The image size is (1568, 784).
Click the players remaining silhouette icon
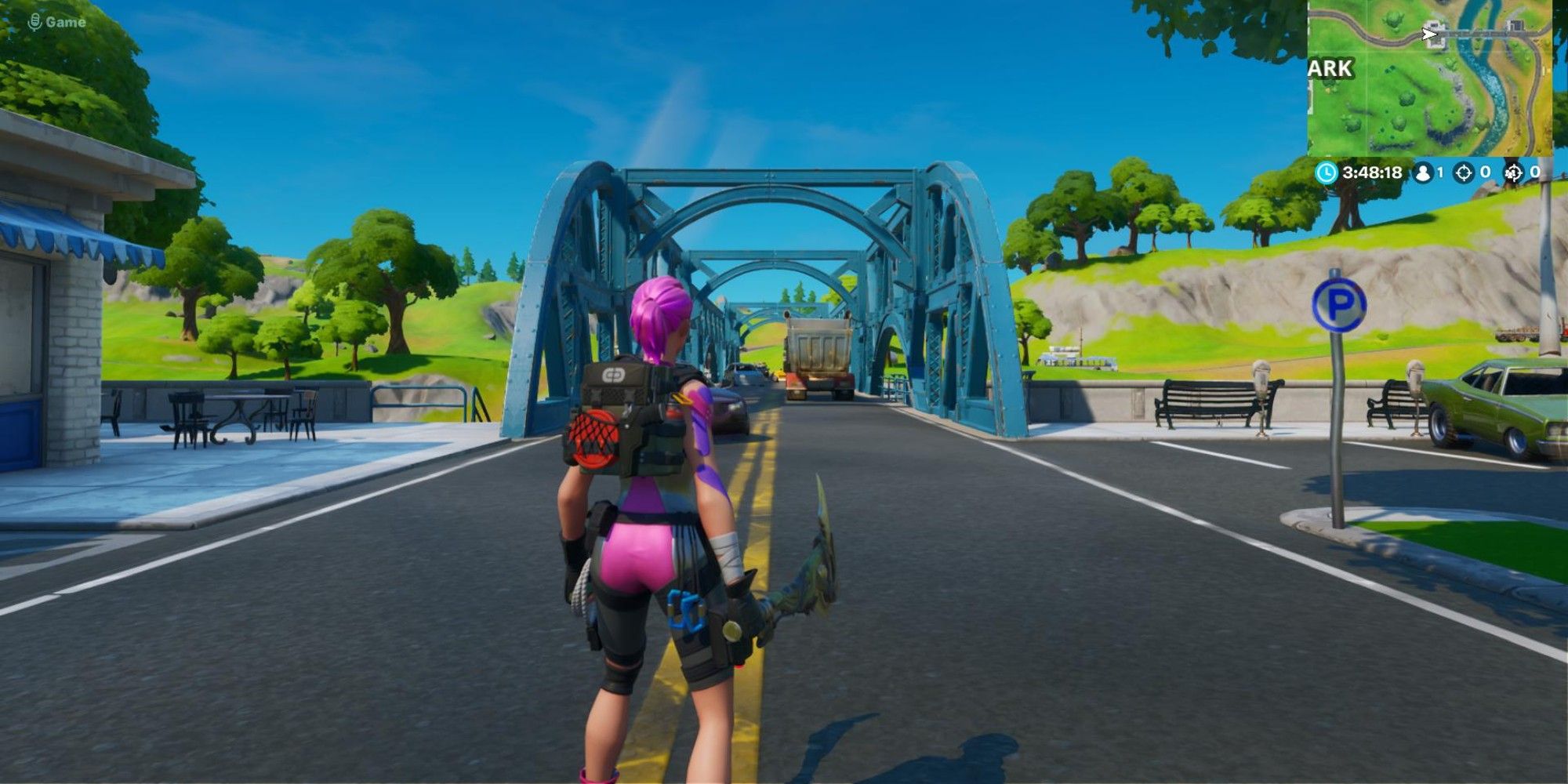pyautogui.click(x=1423, y=172)
